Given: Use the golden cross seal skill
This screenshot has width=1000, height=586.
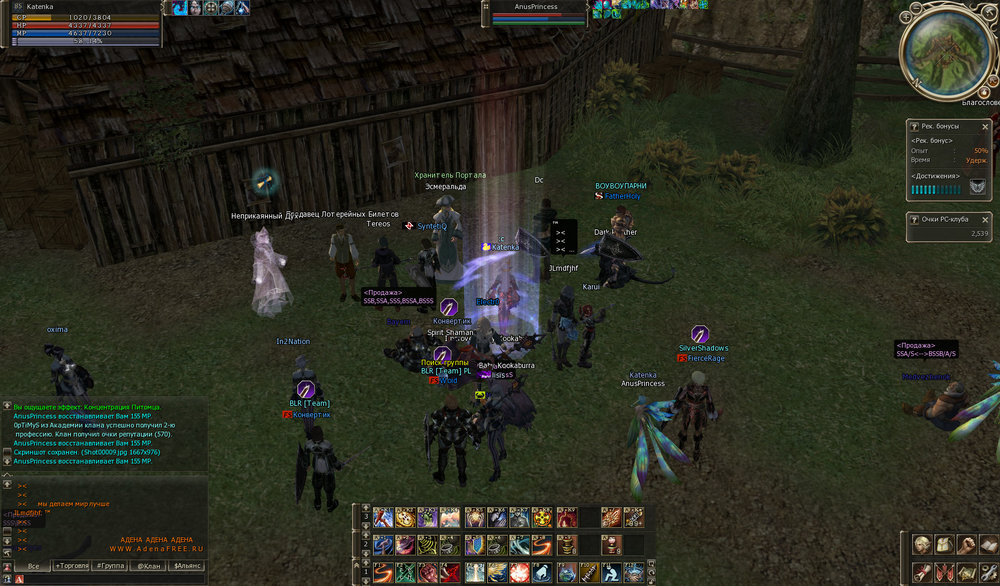Looking at the screenshot, I should [x=543, y=519].
